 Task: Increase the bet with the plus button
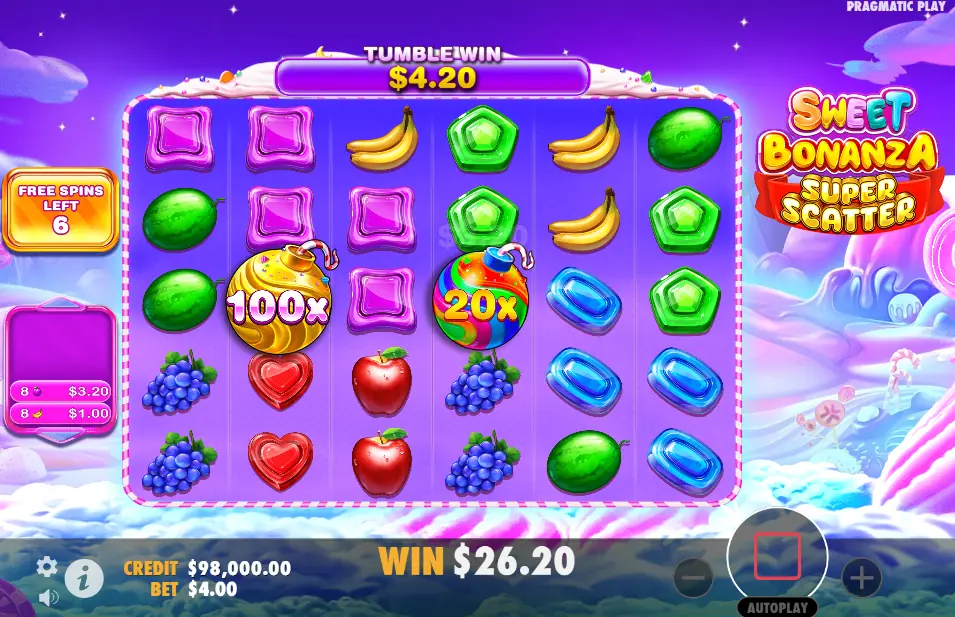tap(861, 577)
